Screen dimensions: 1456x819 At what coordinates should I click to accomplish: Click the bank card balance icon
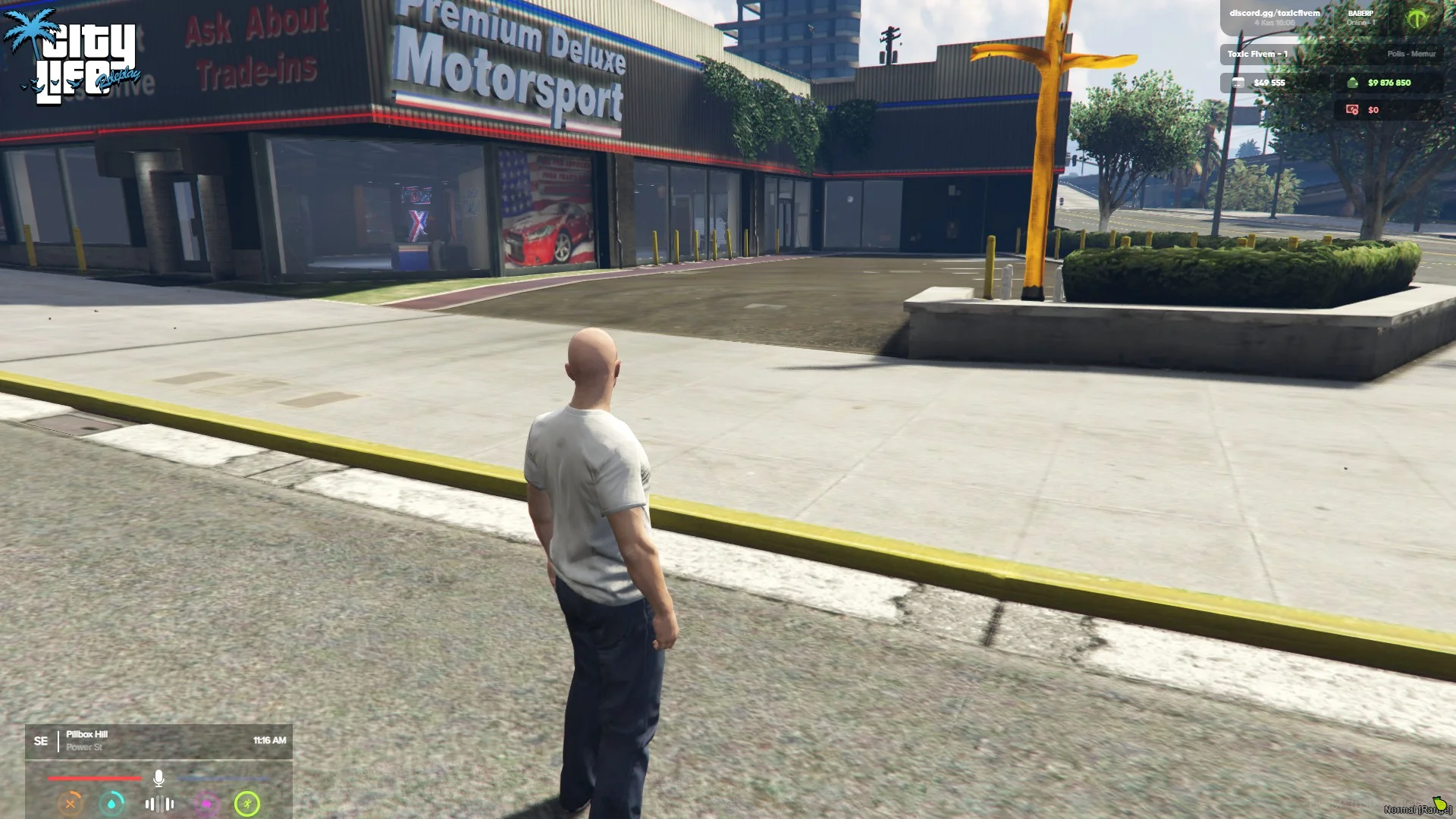tap(1238, 83)
